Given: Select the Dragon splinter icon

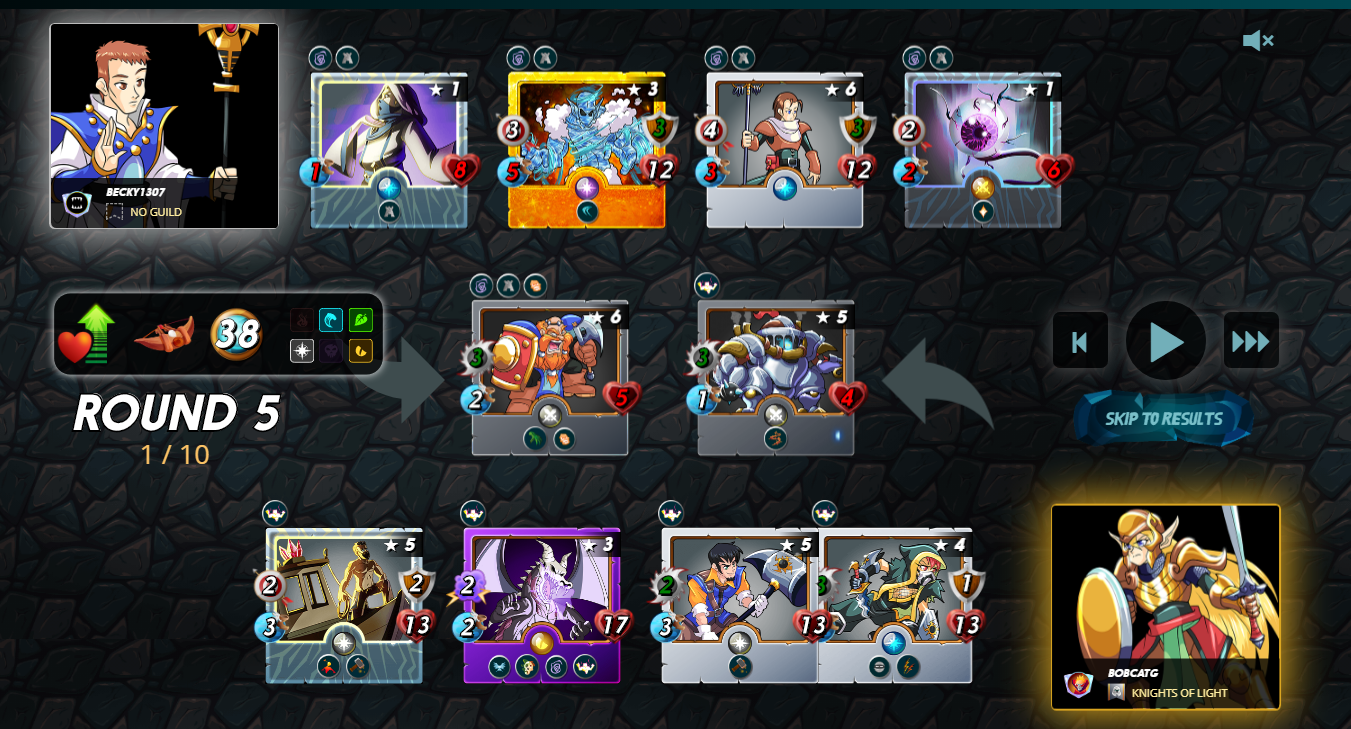Looking at the screenshot, I should coord(361,351).
